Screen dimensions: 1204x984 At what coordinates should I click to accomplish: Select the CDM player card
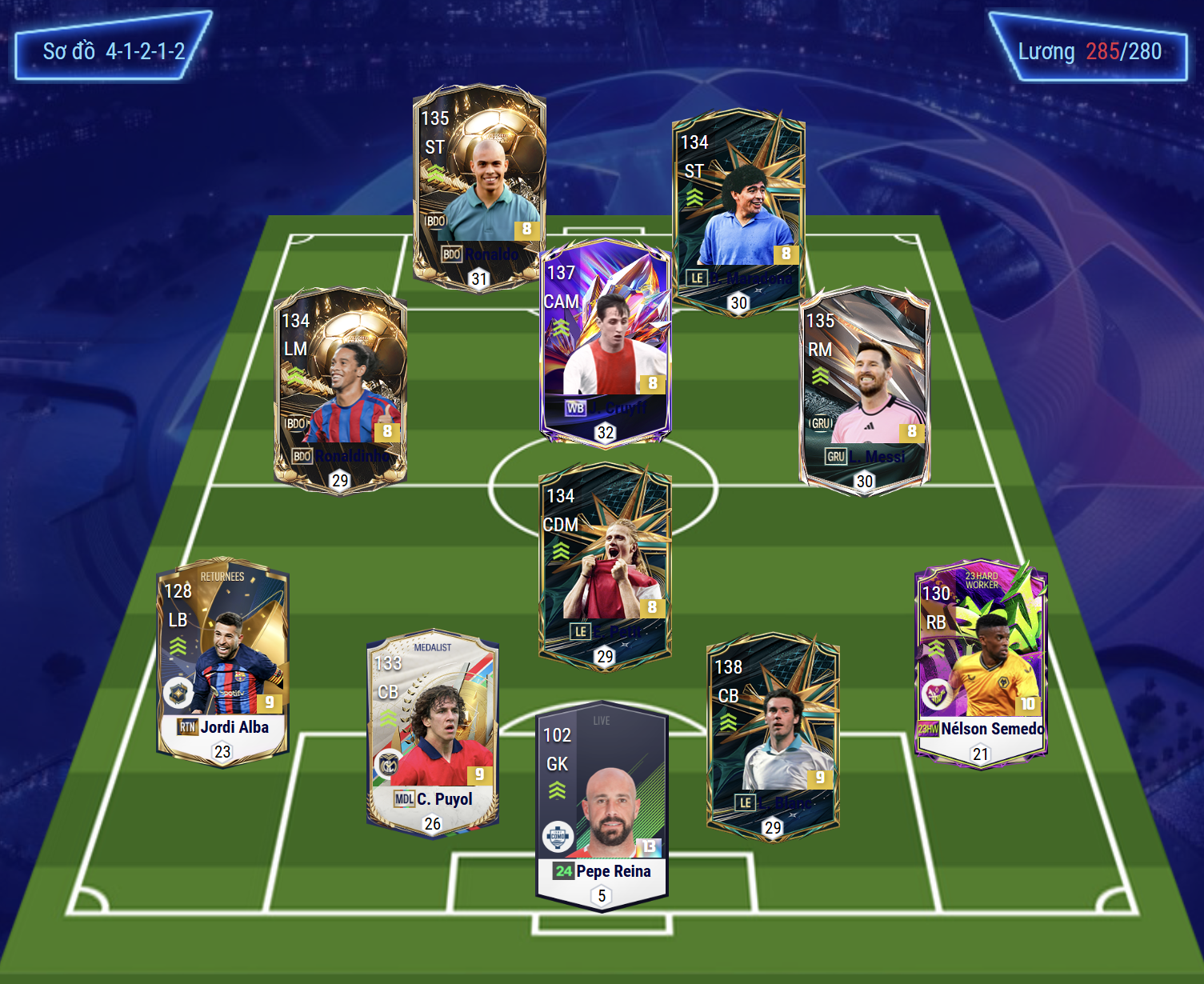coord(605,564)
